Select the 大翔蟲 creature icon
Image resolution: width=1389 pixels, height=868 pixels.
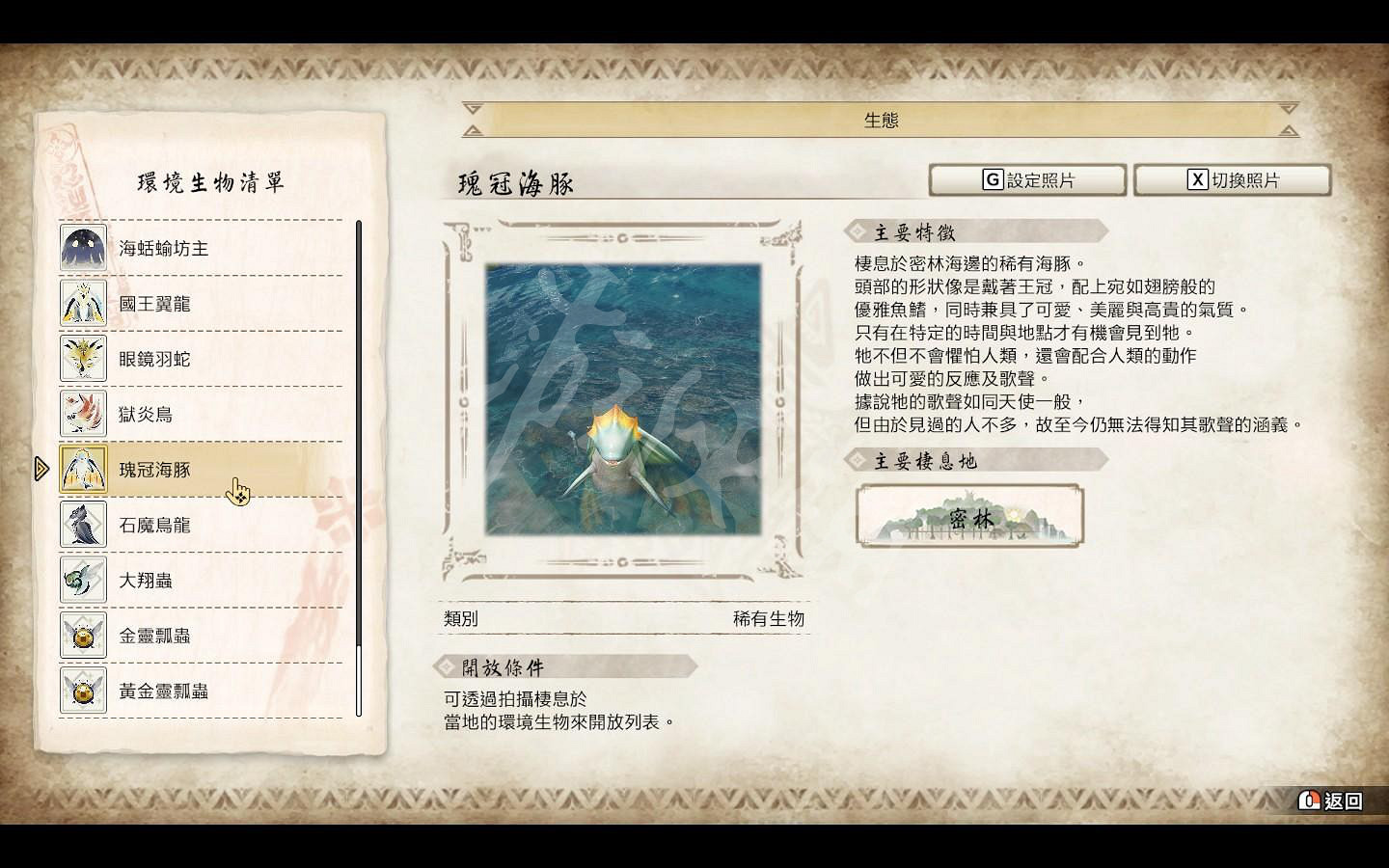pos(83,580)
